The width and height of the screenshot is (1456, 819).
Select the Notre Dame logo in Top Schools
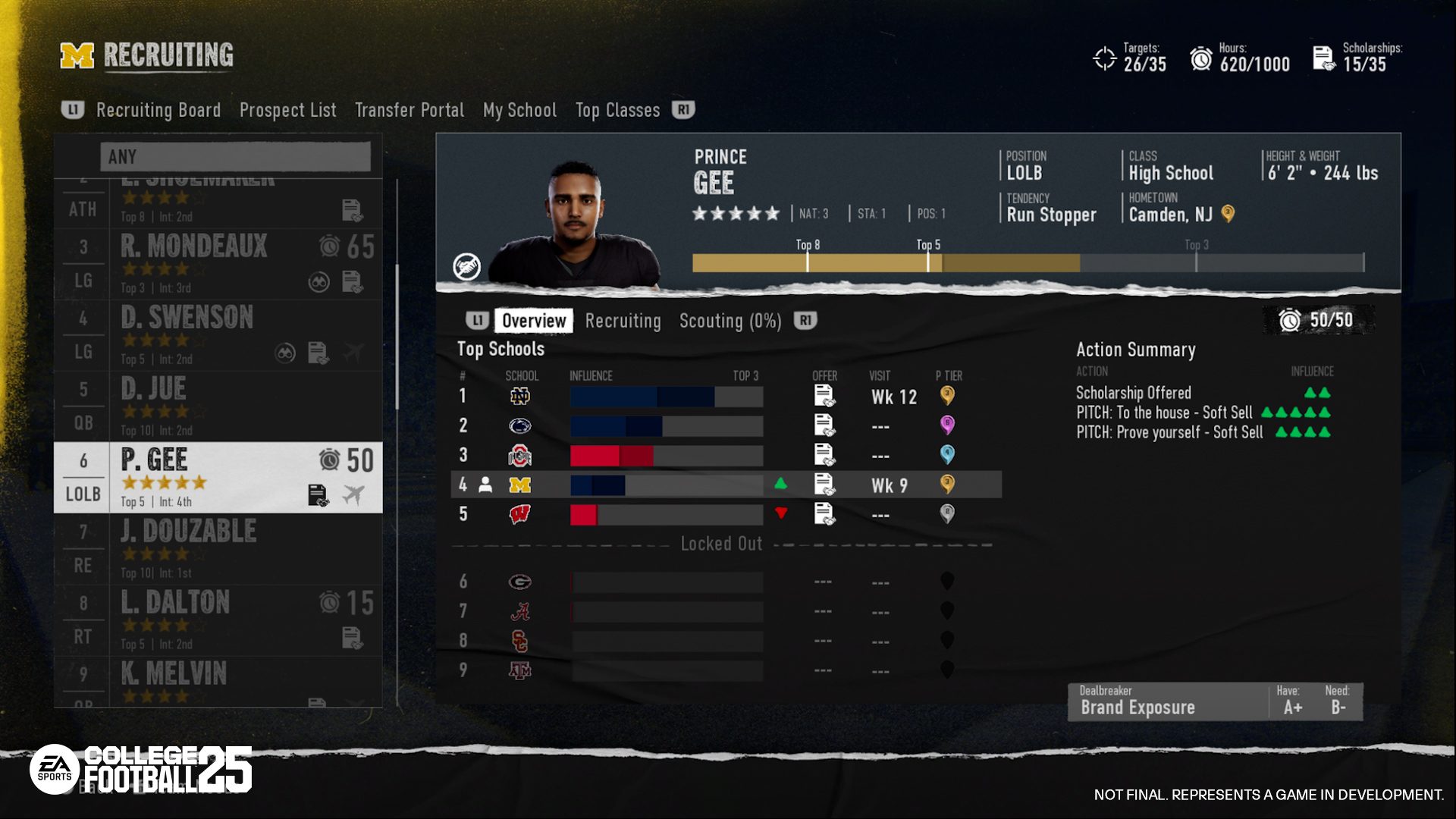[520, 396]
